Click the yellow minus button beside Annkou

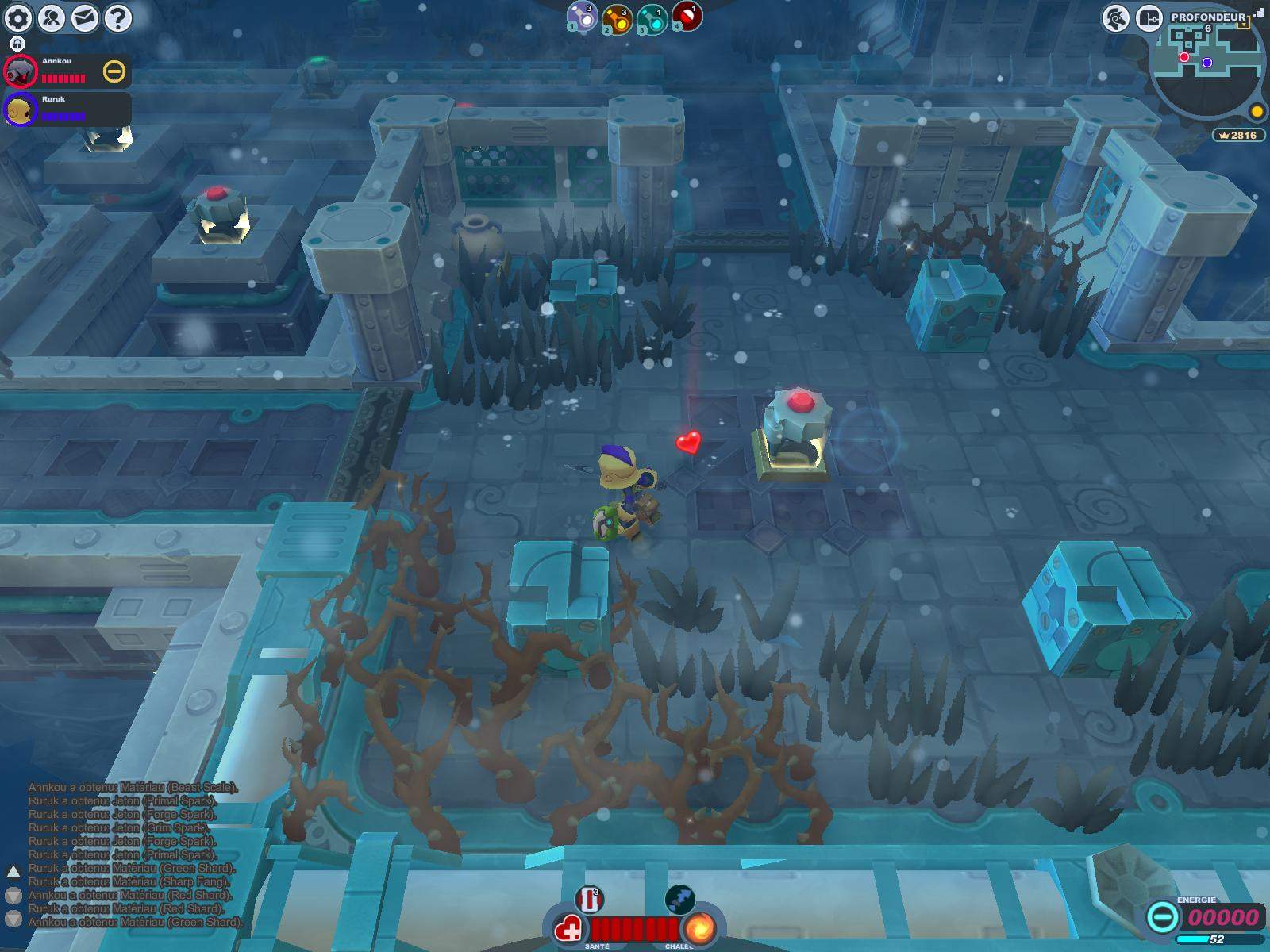(114, 72)
